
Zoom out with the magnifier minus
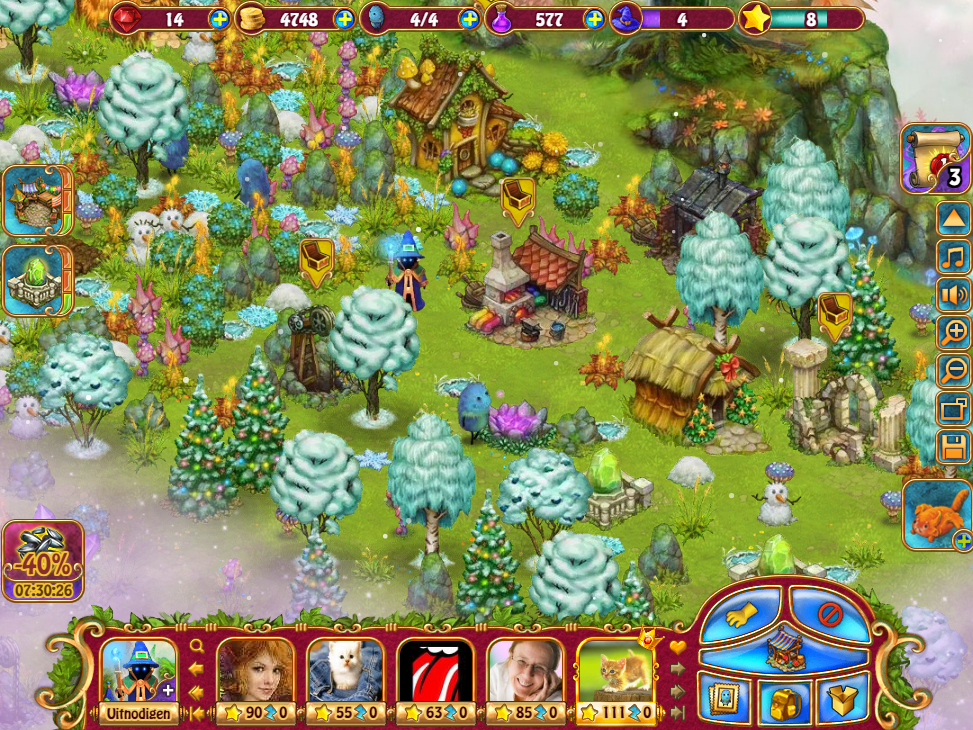(954, 370)
